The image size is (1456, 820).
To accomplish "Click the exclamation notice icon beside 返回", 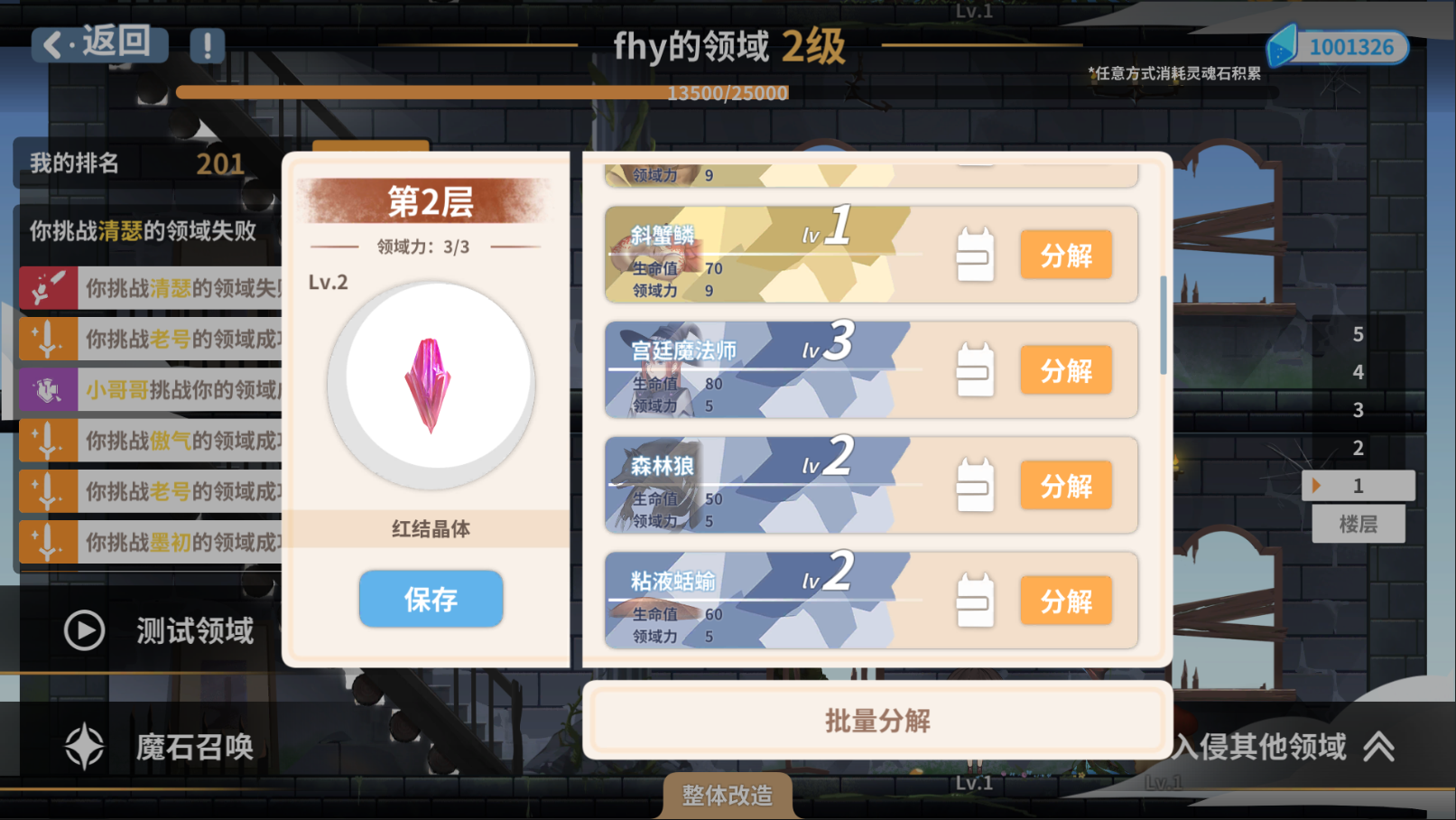I will coord(208,46).
